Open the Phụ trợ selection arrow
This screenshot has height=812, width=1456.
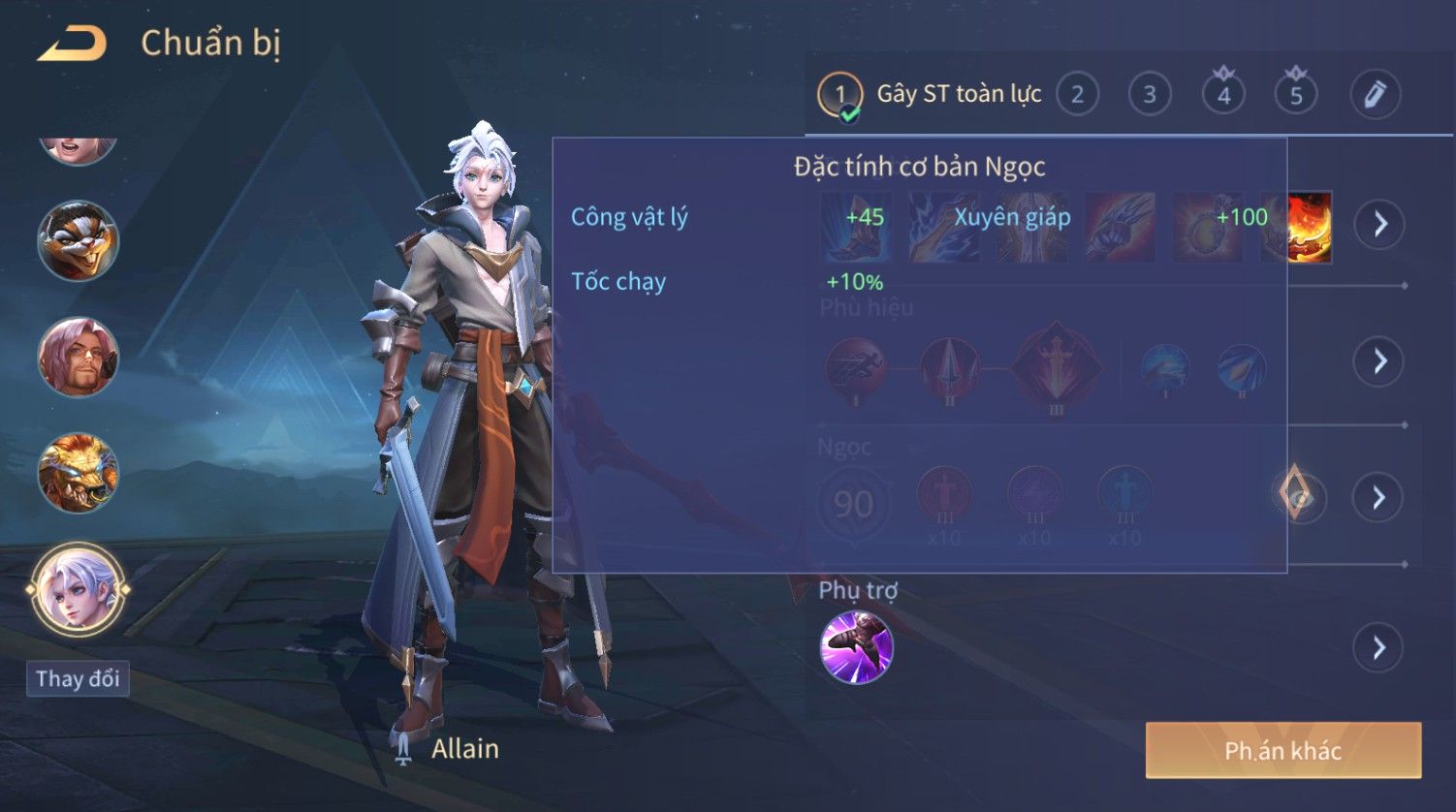click(x=1379, y=647)
